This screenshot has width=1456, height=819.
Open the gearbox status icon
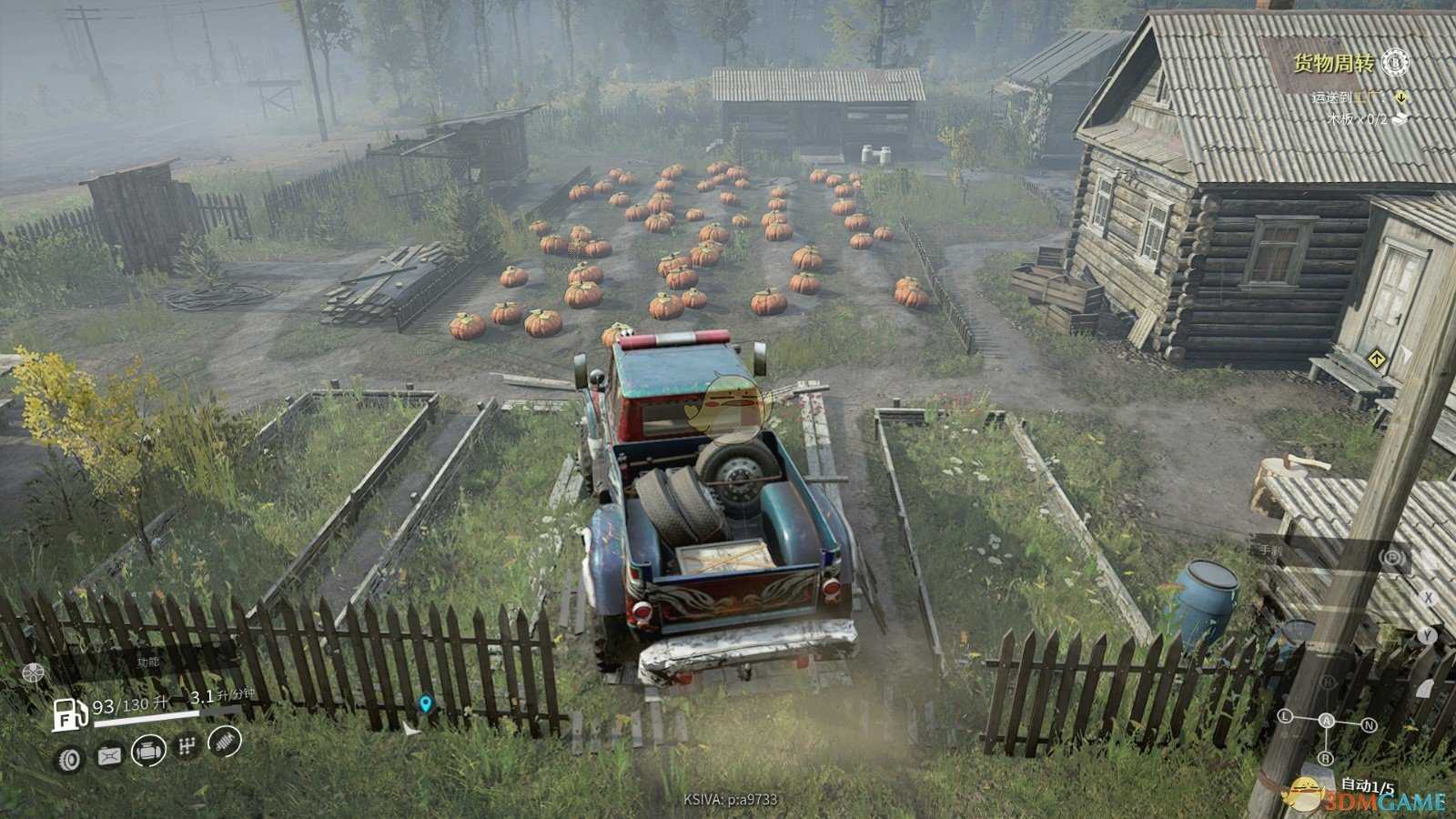pyautogui.click(x=187, y=747)
